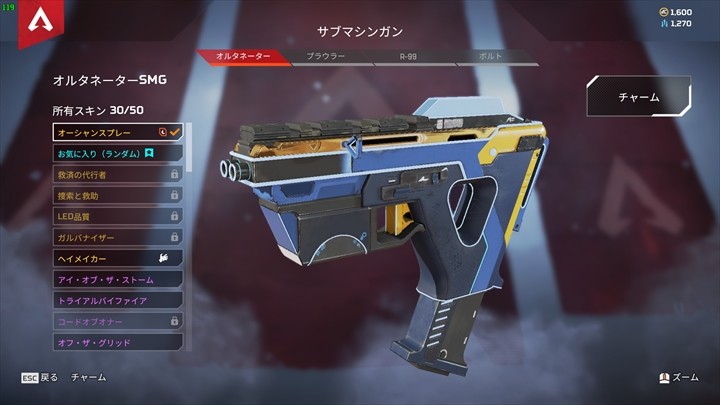720x405 pixels.
Task: Pick the 捜索と救助 skin
Action: click(118, 195)
